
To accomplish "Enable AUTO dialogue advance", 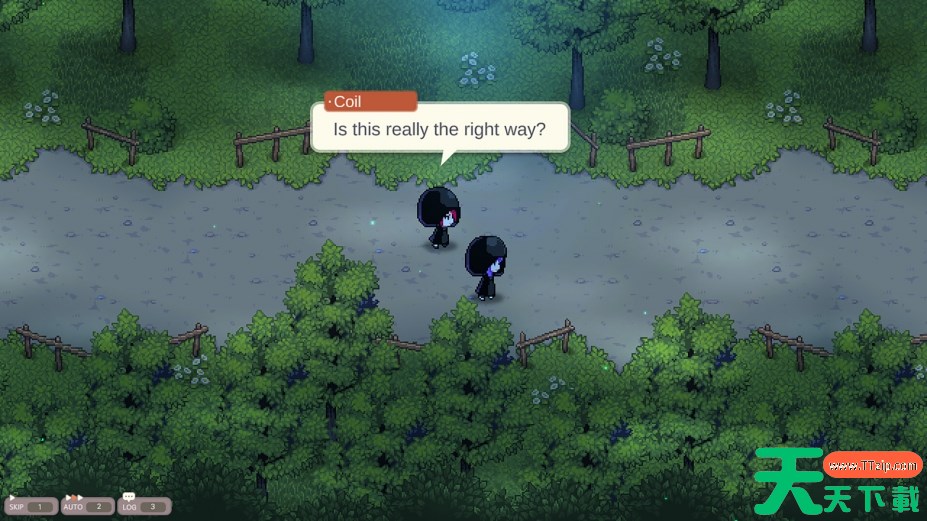I will 87,506.
